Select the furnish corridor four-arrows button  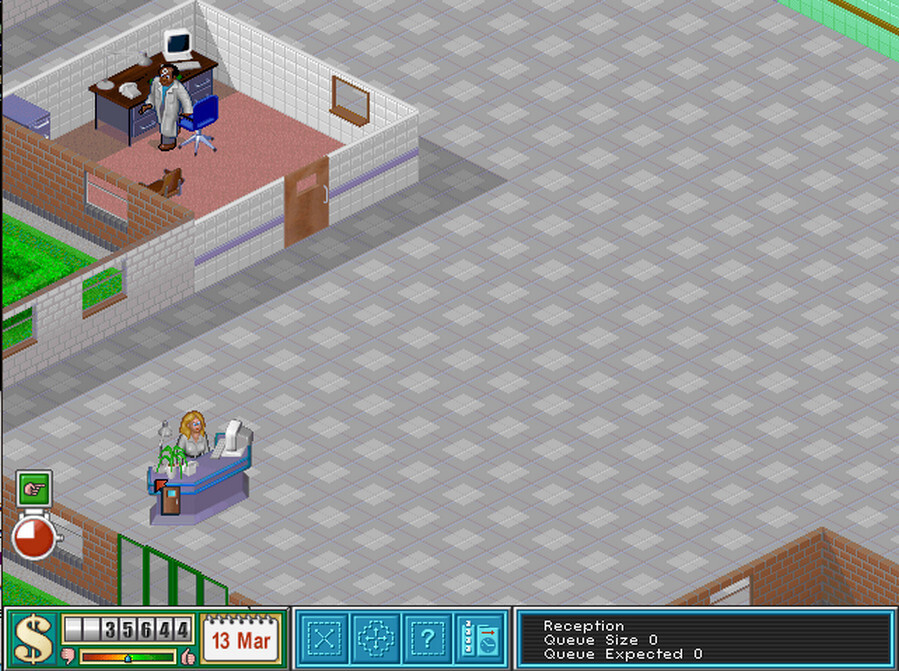point(376,638)
